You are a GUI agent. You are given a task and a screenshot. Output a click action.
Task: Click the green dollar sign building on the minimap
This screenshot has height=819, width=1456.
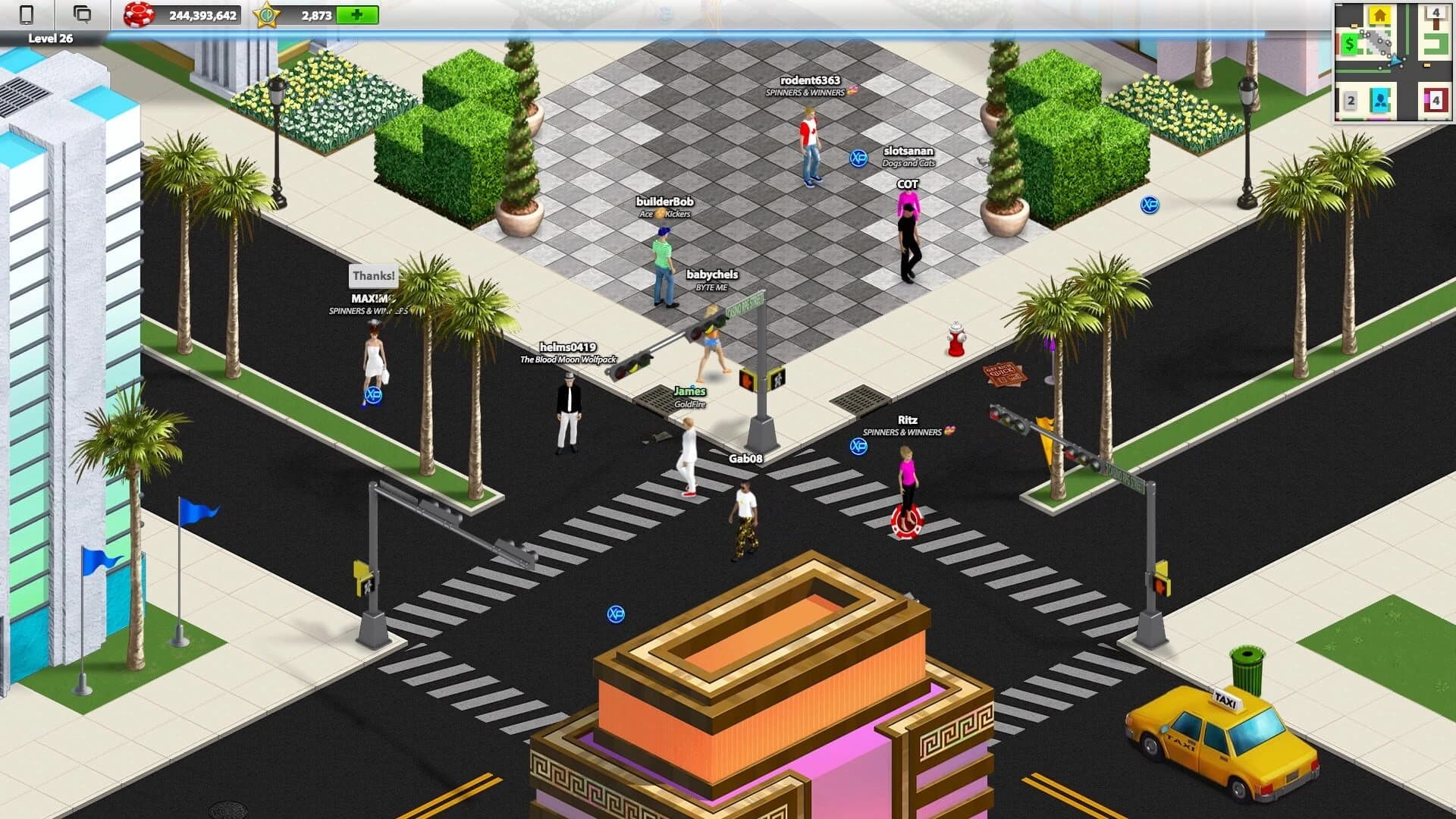[x=1349, y=43]
